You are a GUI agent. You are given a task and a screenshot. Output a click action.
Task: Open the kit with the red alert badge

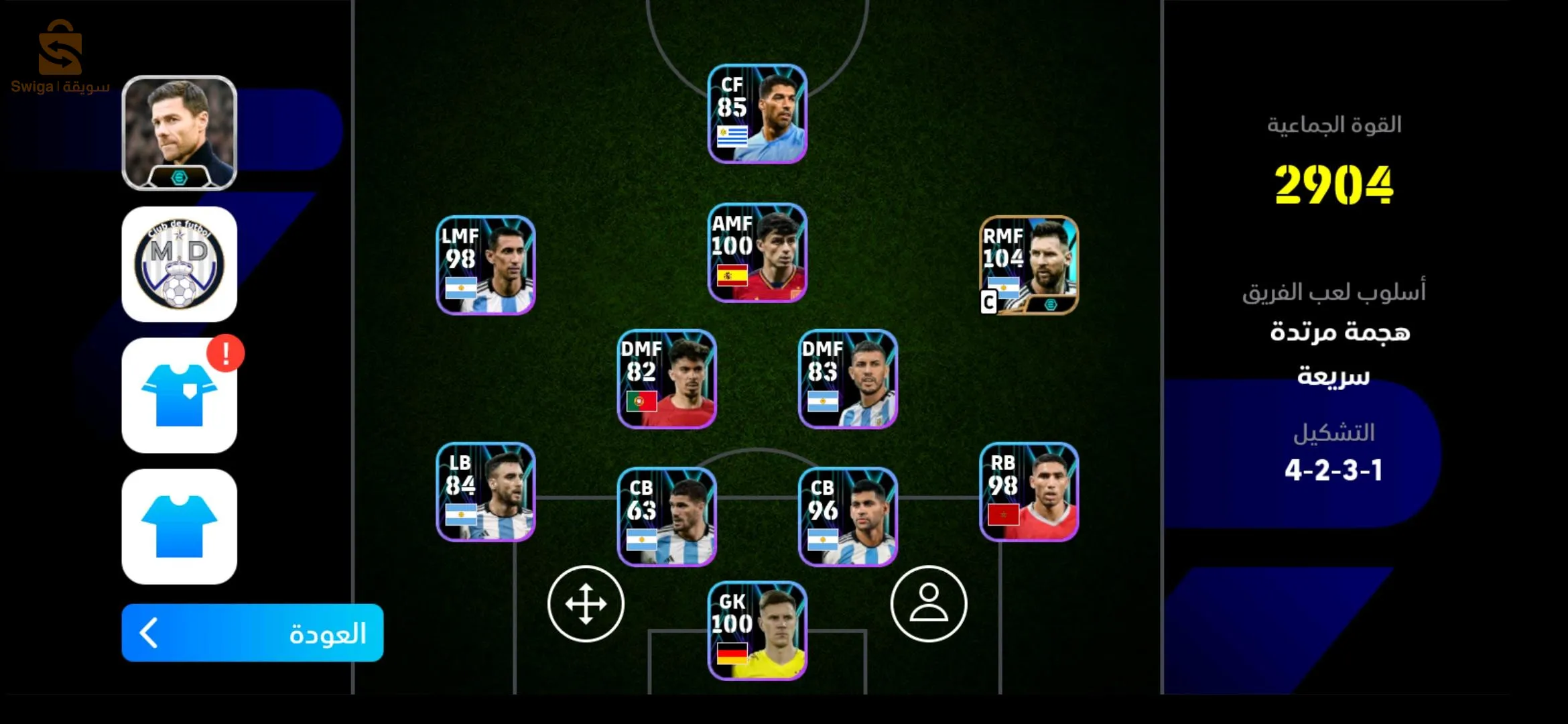[x=180, y=396]
